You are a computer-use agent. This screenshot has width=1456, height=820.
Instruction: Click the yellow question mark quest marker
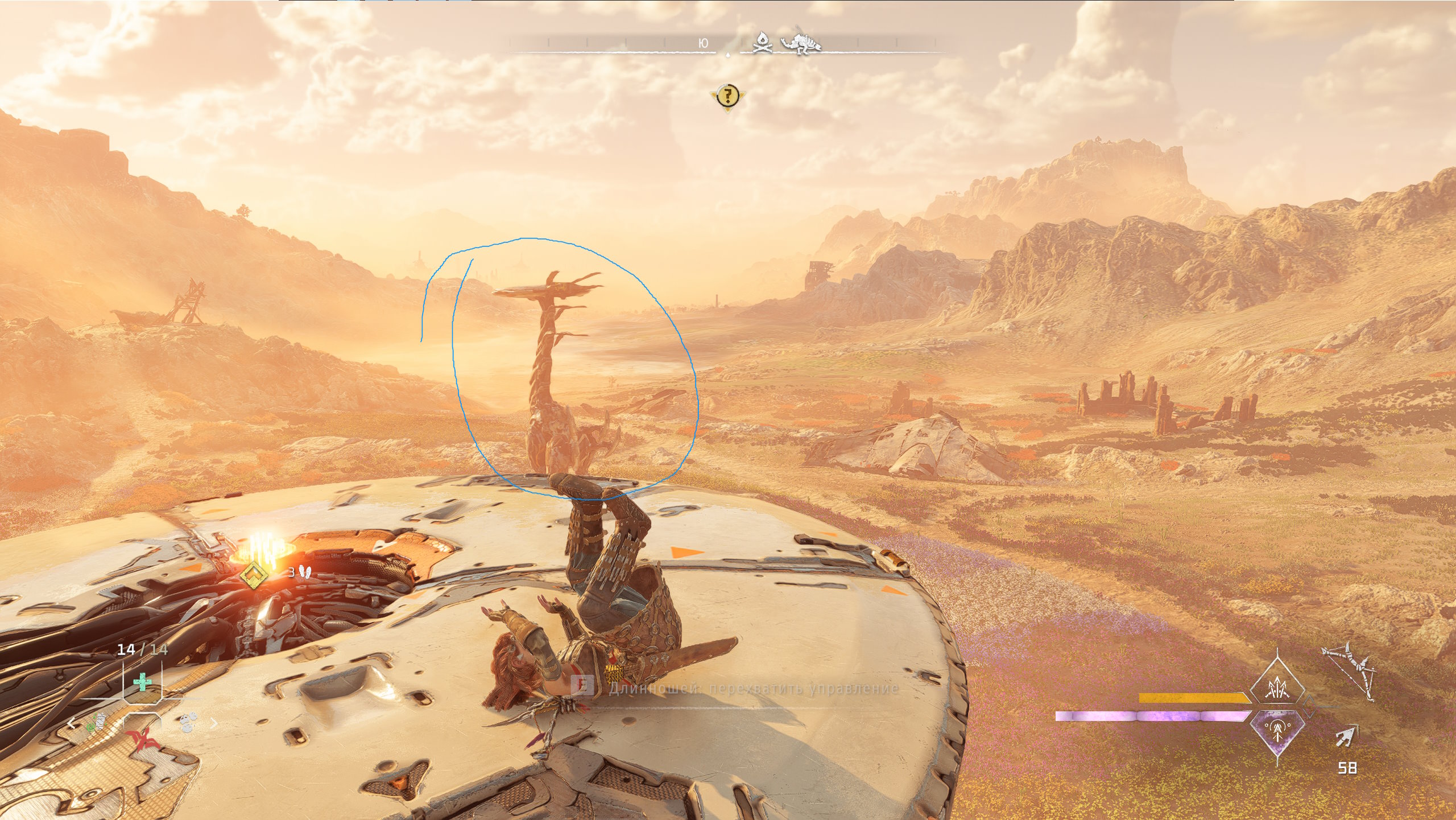(x=727, y=96)
